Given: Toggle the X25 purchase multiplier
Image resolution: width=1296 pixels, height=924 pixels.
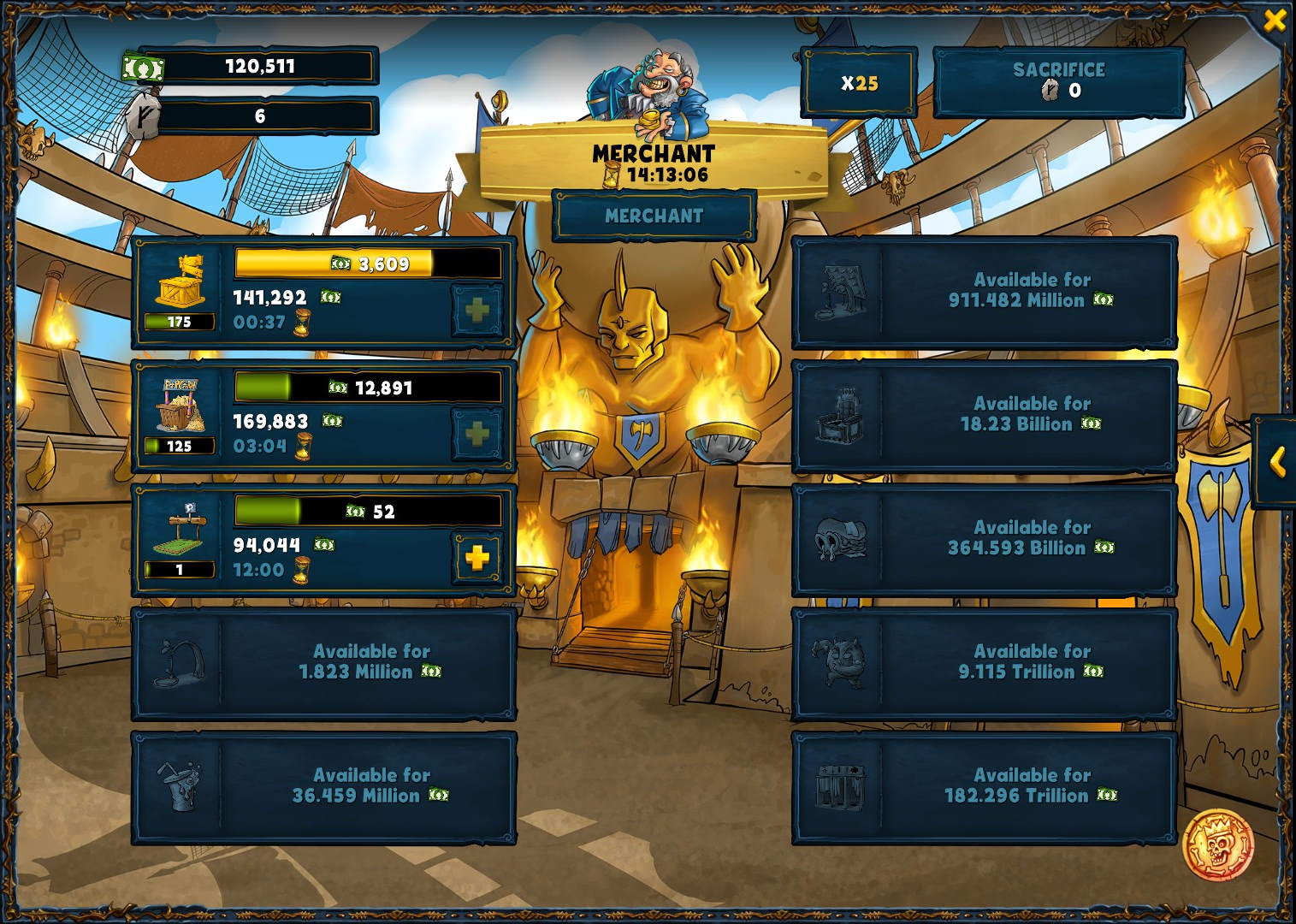Looking at the screenshot, I should pyautogui.click(x=861, y=82).
